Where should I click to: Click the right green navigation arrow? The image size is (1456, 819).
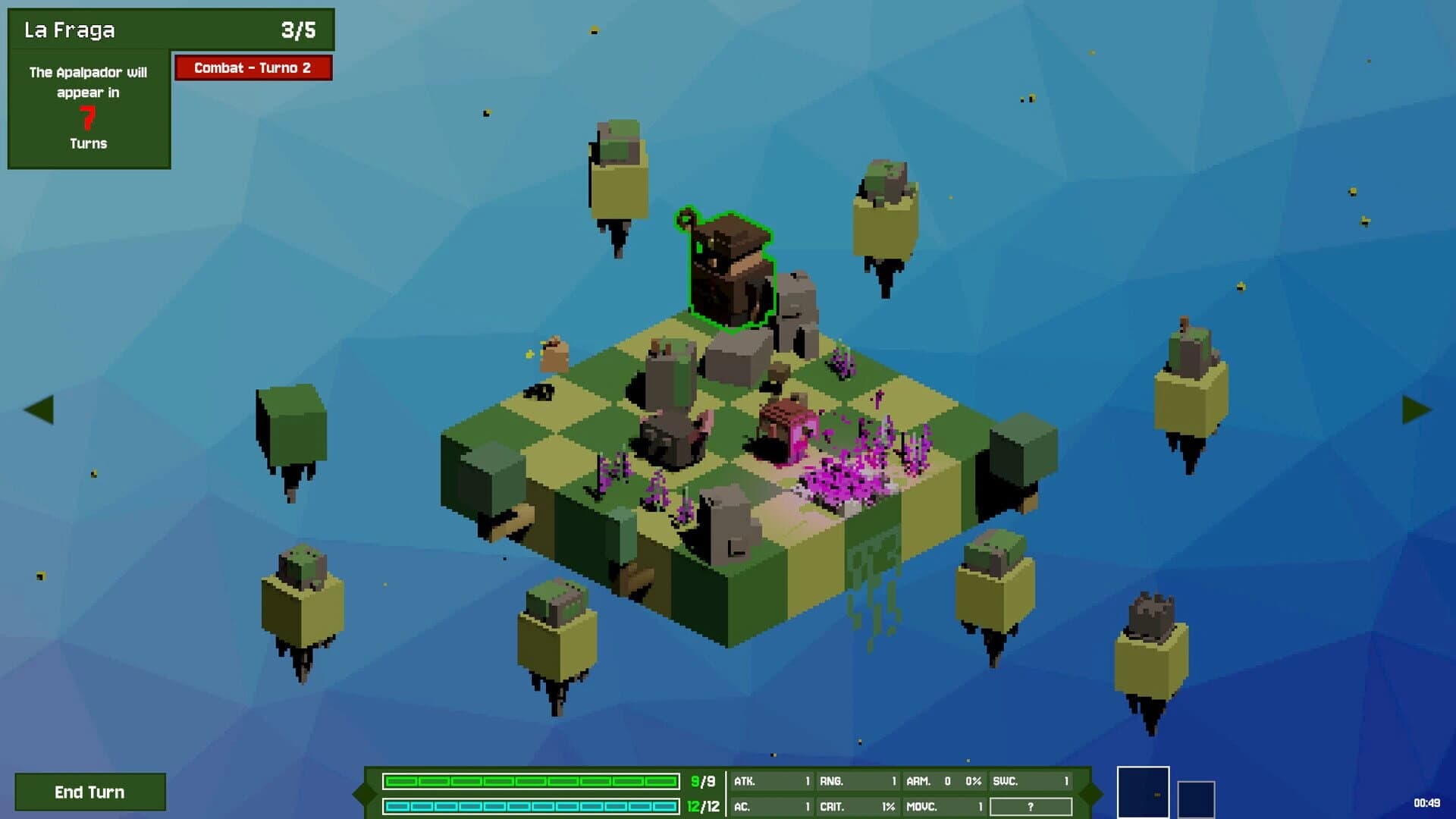click(x=1416, y=409)
